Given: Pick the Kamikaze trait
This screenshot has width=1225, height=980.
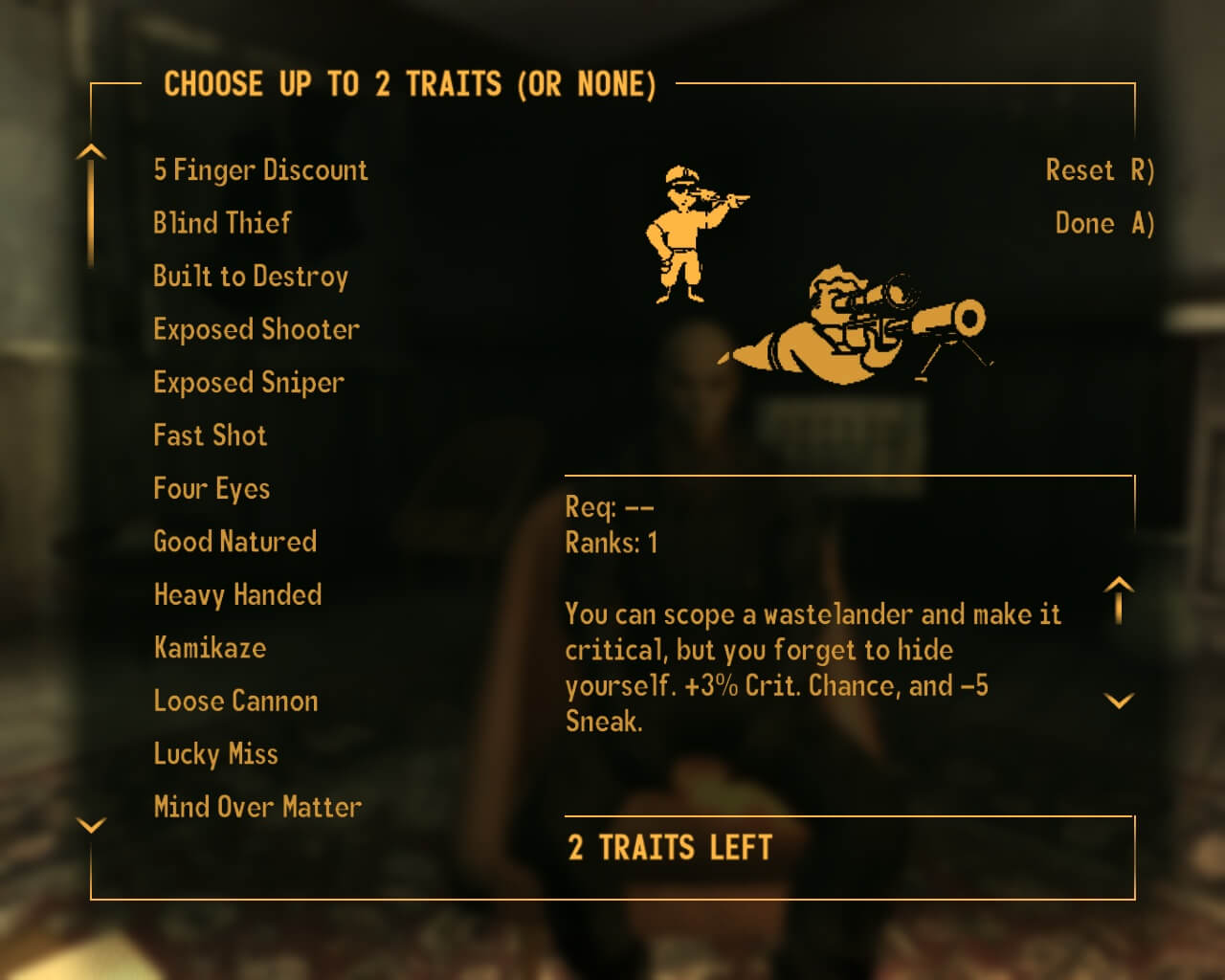Looking at the screenshot, I should pos(211,648).
